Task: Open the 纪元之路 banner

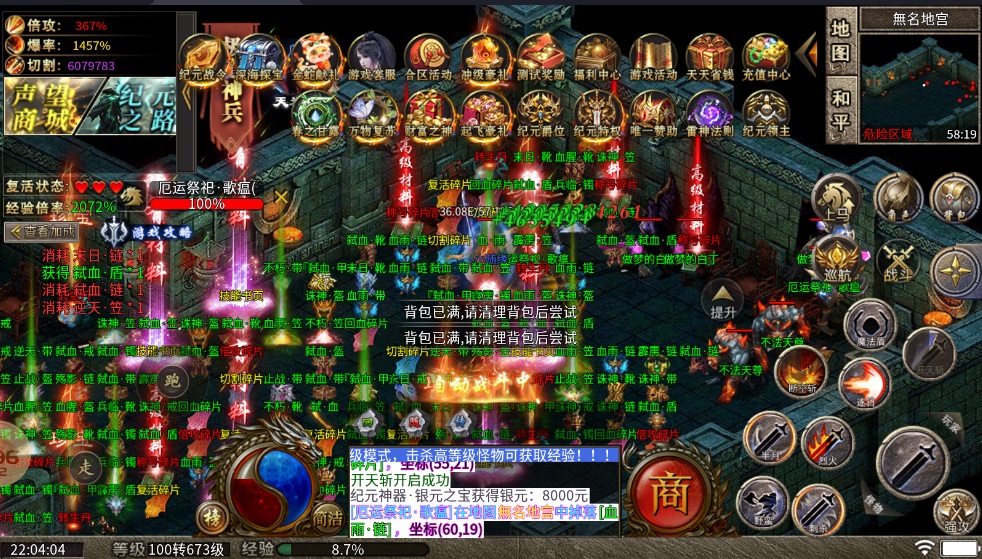Action: click(x=133, y=108)
